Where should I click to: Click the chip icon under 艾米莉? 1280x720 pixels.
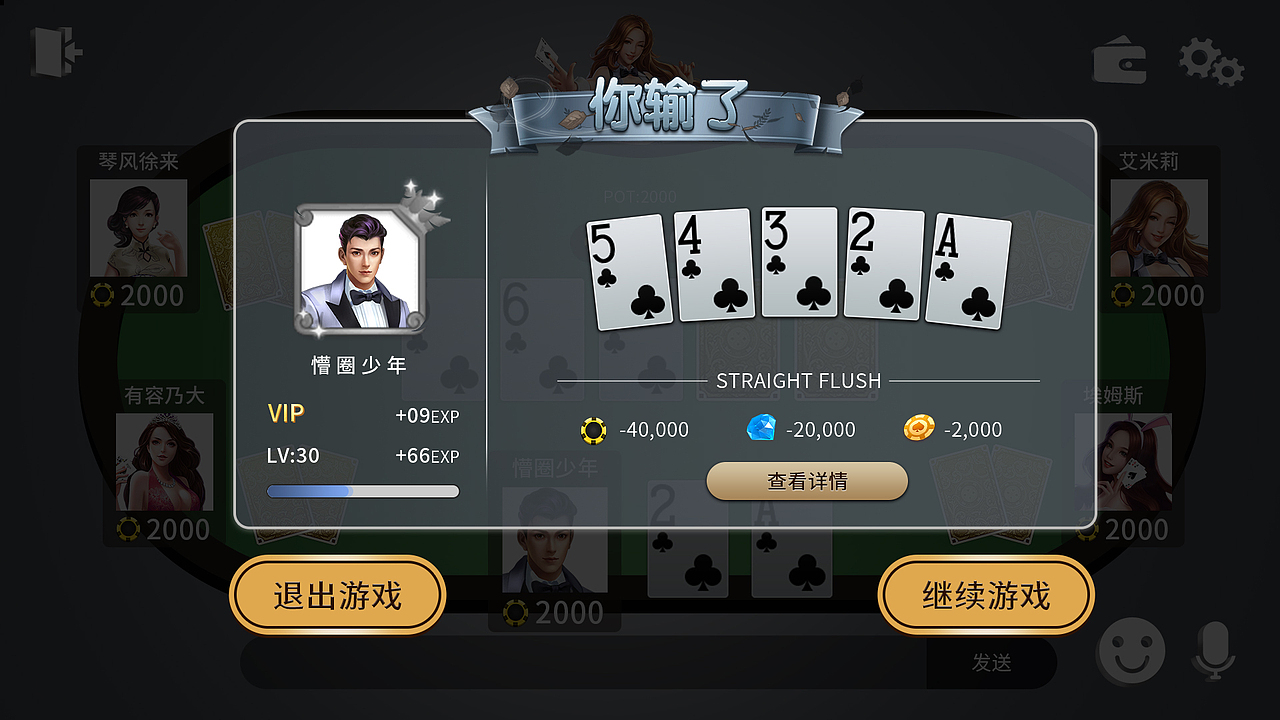coord(1122,295)
